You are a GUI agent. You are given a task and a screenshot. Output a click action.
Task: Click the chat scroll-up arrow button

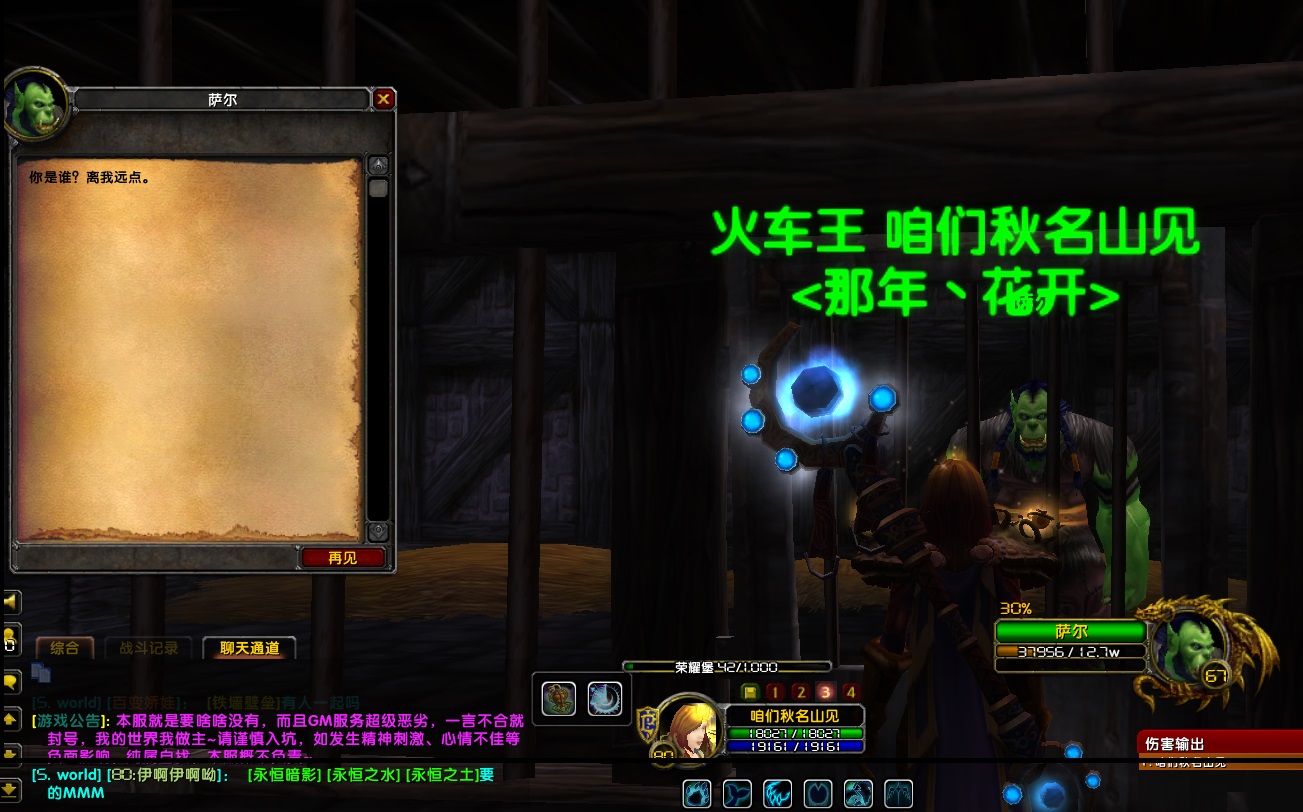coord(12,720)
